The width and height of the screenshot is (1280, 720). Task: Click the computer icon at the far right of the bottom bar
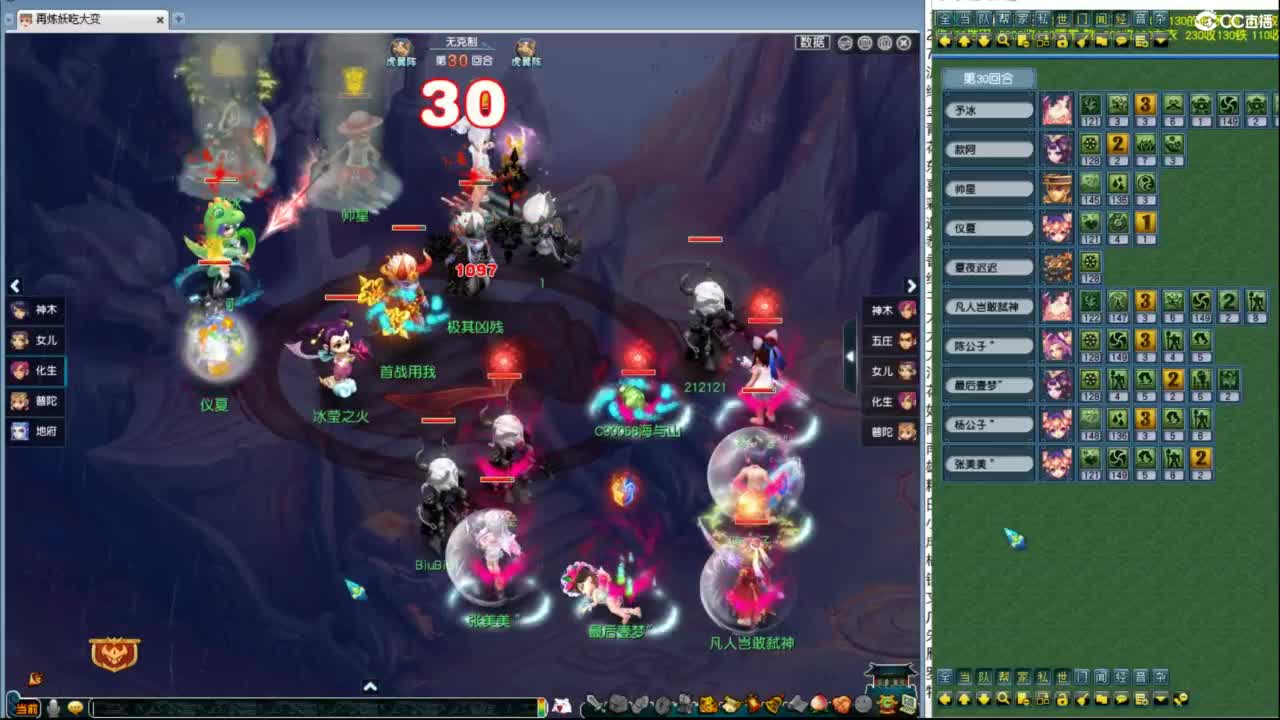(908, 704)
